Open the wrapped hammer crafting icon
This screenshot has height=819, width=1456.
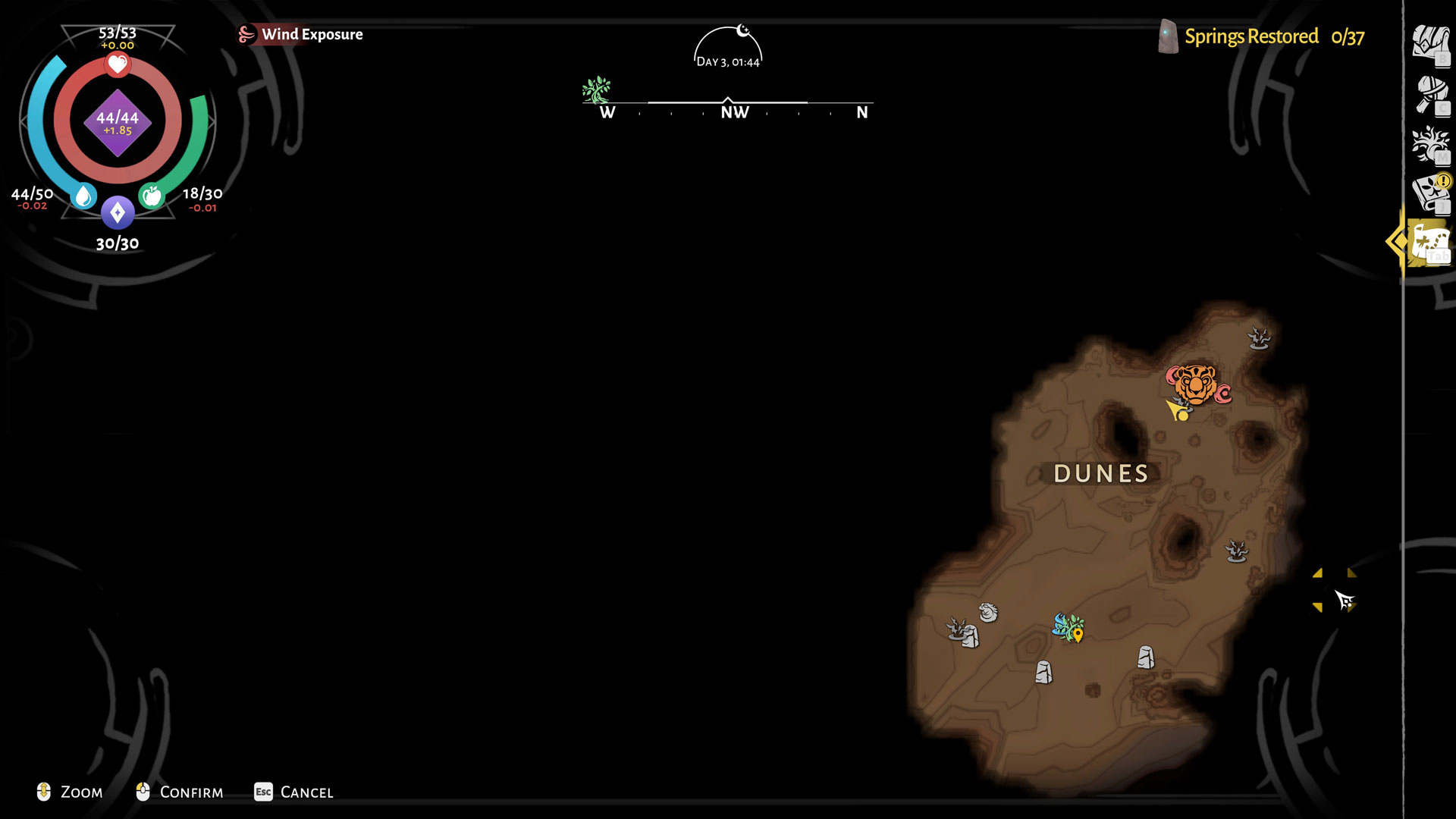tap(1431, 95)
